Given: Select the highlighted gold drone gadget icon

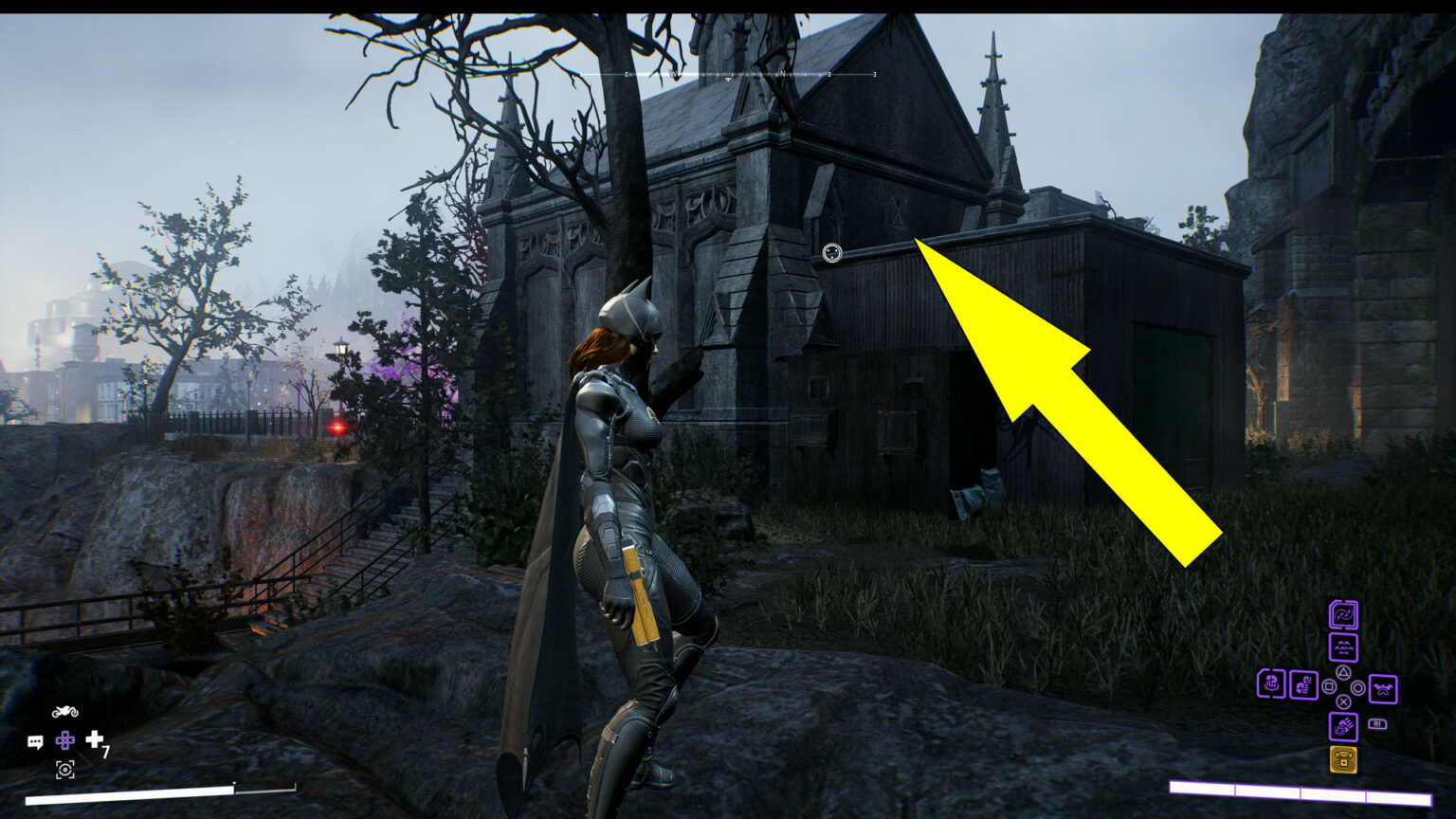Looking at the screenshot, I should pyautogui.click(x=1344, y=760).
